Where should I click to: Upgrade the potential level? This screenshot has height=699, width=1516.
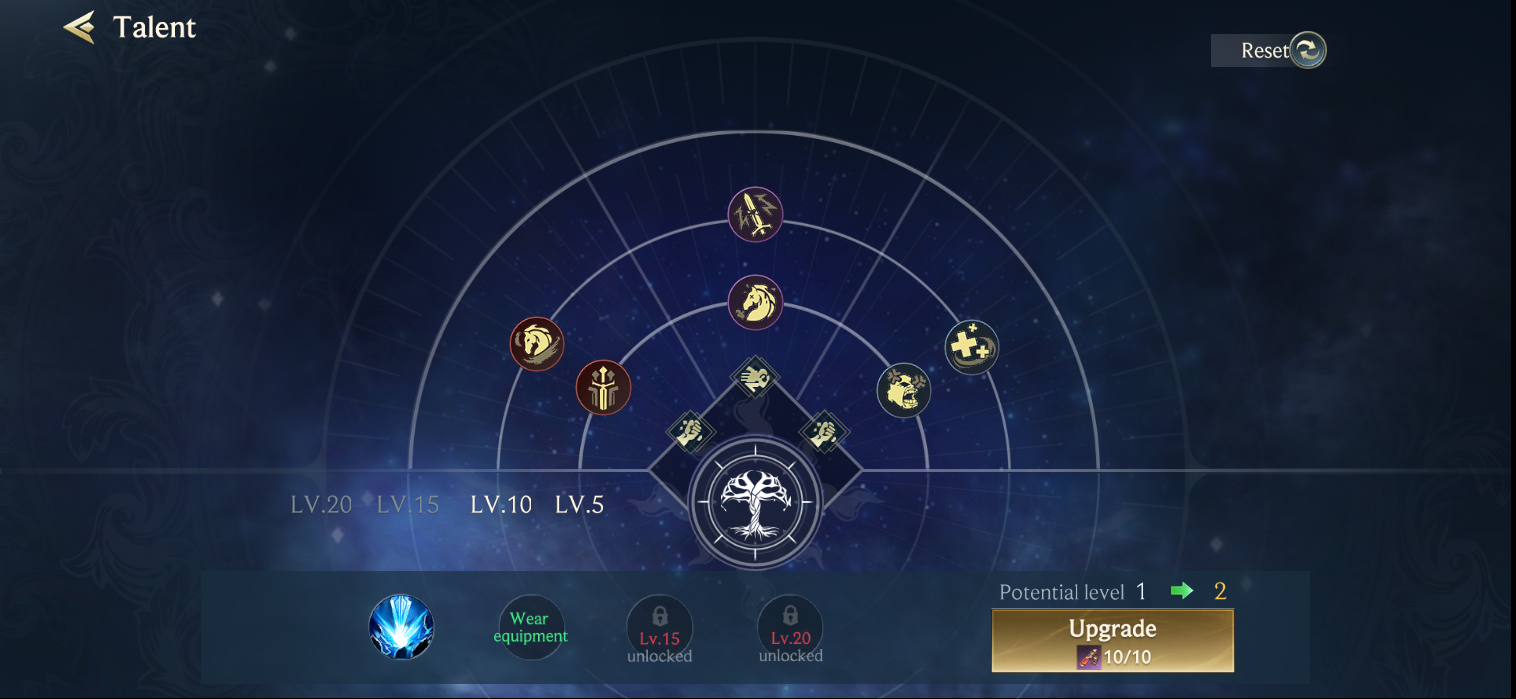pyautogui.click(x=1112, y=640)
